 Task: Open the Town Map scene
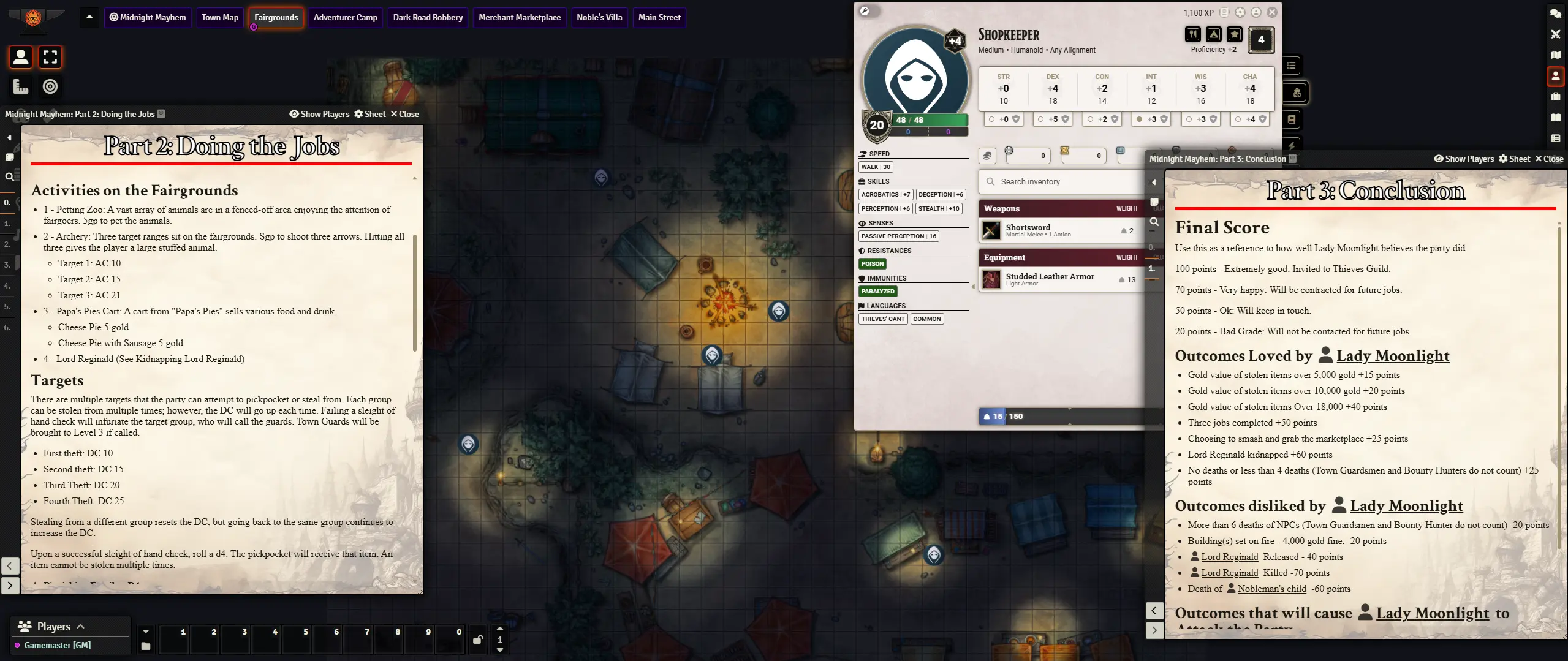220,17
